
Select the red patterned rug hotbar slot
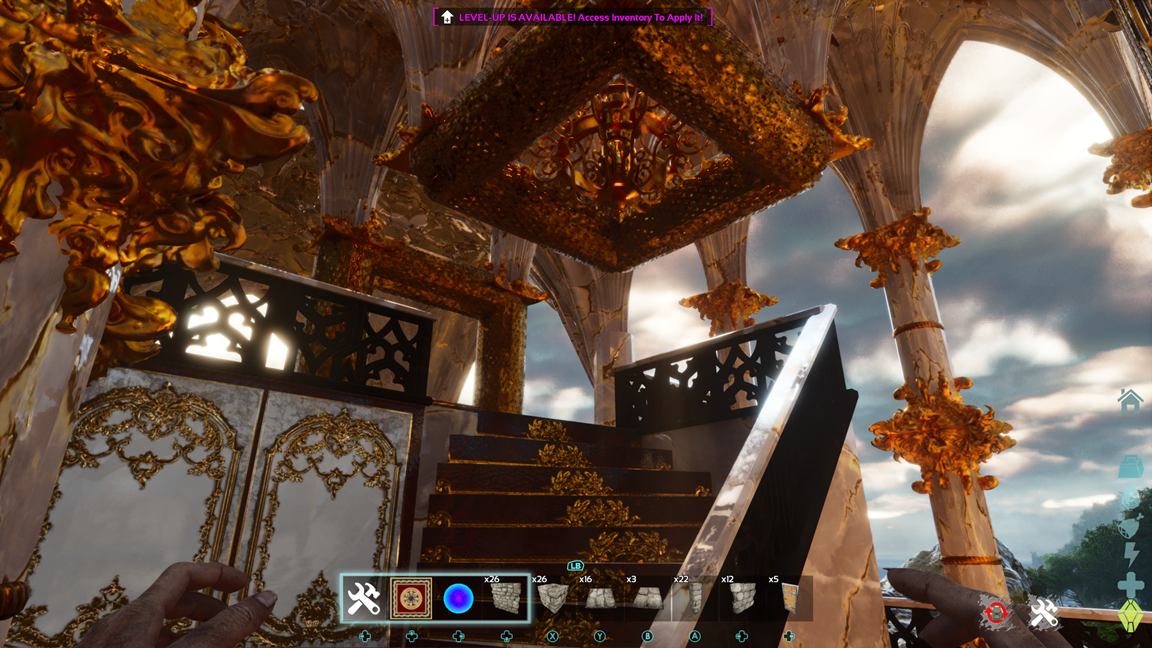(411, 599)
